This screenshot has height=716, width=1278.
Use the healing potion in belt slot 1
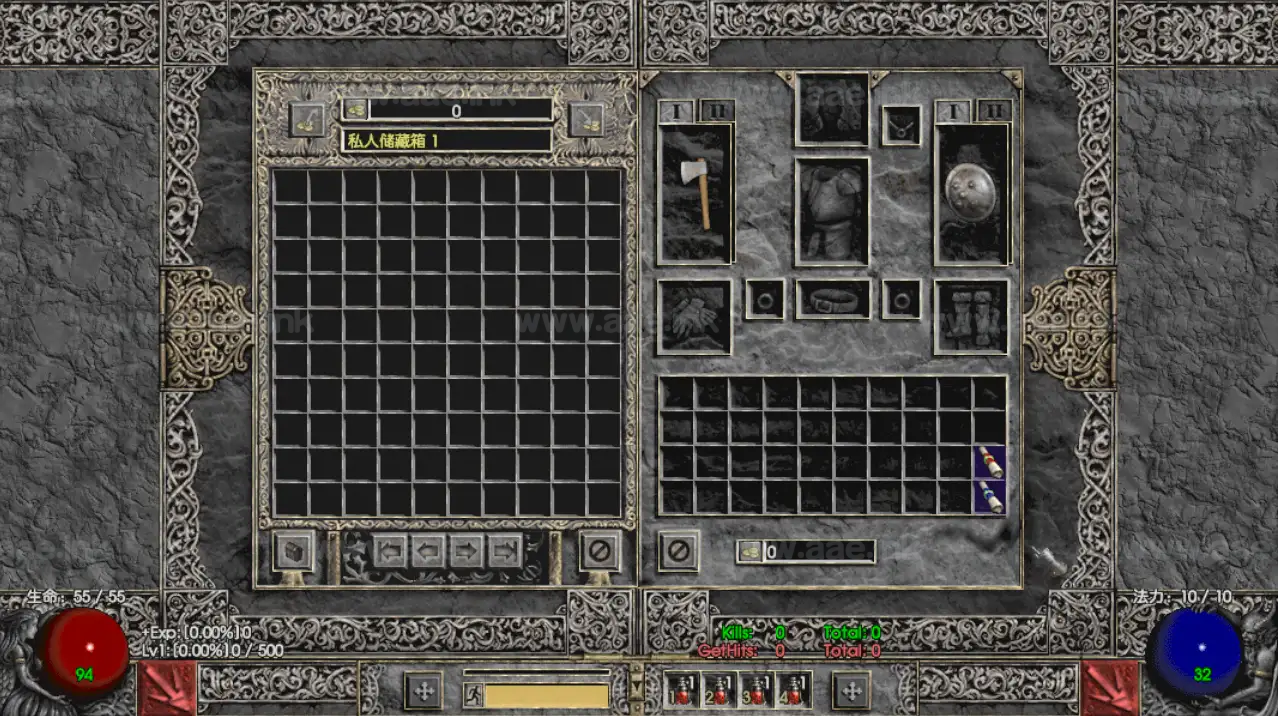pos(680,689)
